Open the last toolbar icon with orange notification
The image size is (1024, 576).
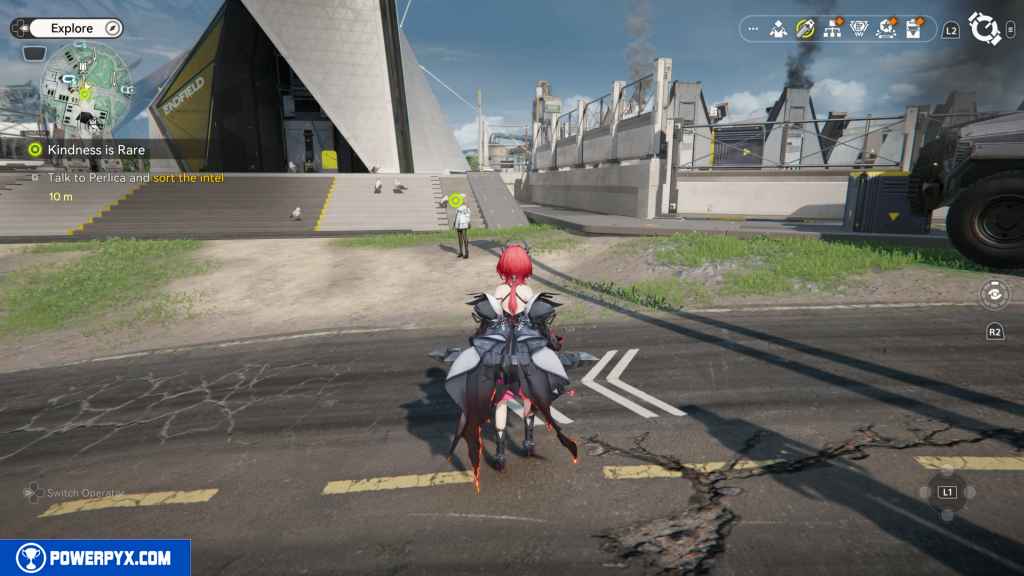(x=913, y=29)
